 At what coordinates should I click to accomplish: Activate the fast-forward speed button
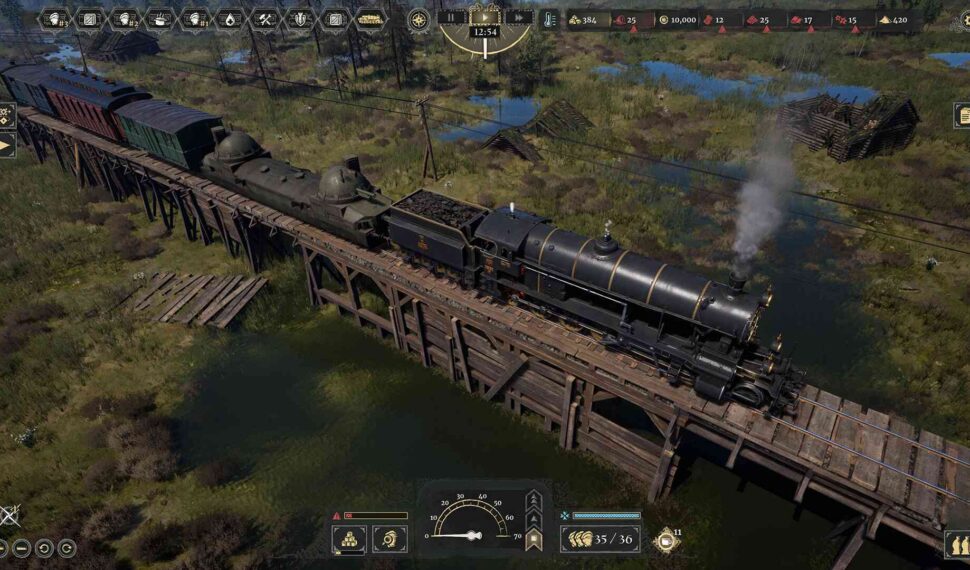517,17
